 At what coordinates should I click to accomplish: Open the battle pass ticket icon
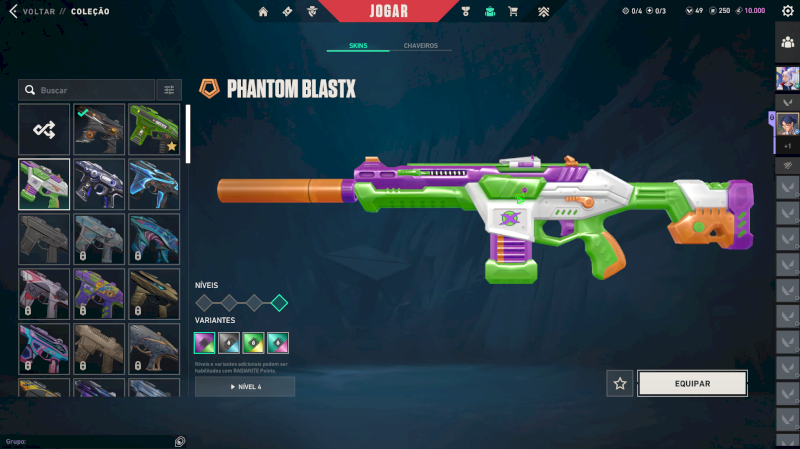(x=288, y=11)
